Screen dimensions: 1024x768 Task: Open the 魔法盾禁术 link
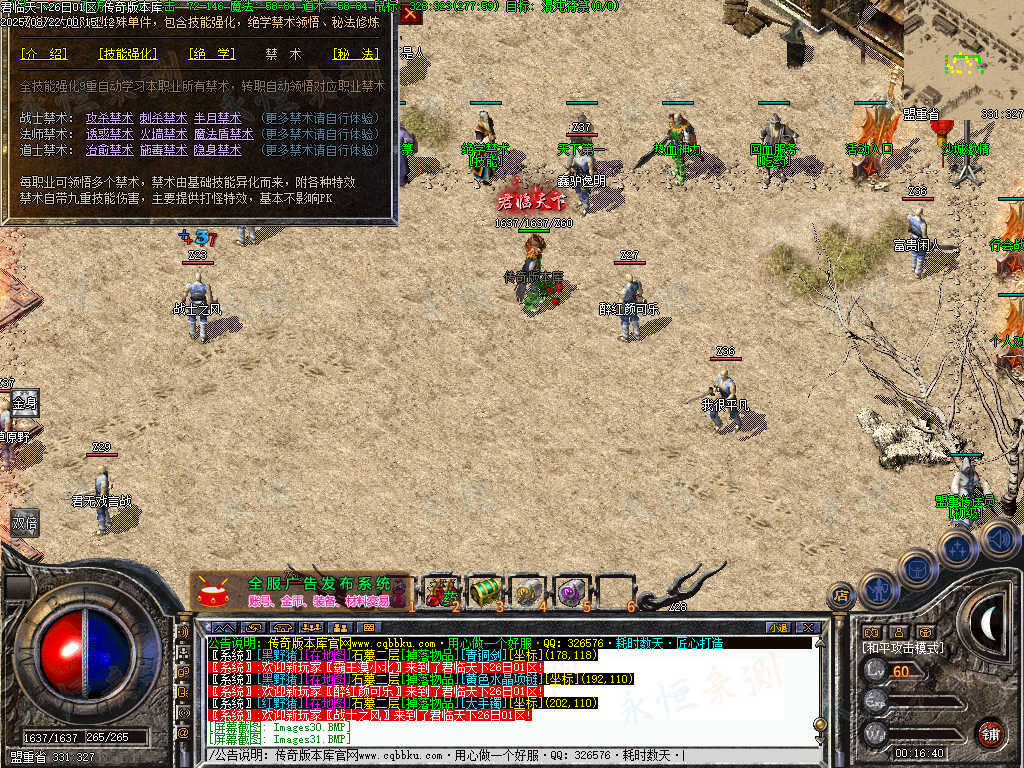(217, 134)
